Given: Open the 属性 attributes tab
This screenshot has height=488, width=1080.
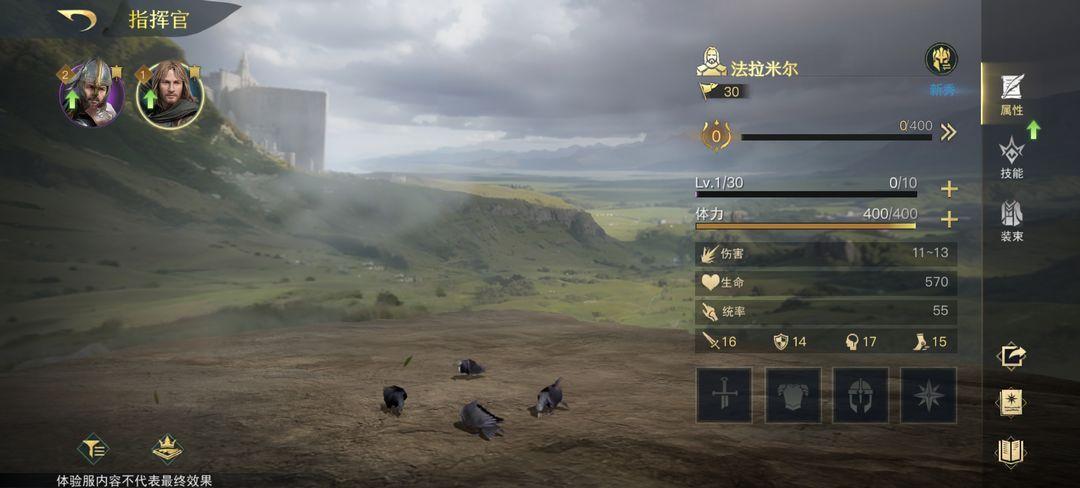Looking at the screenshot, I should tap(1011, 94).
